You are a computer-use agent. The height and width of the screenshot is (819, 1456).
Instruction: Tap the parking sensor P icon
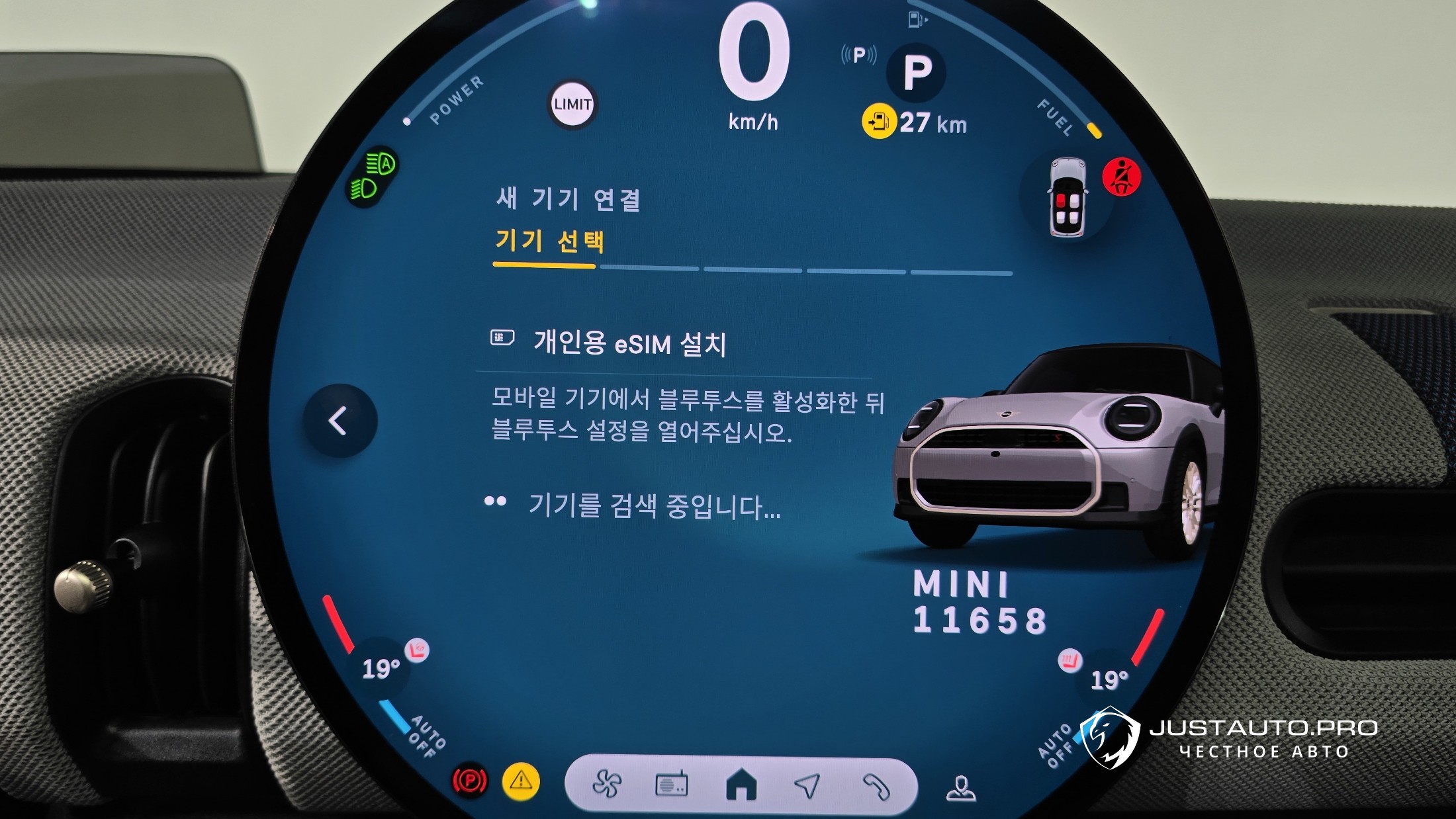point(859,55)
